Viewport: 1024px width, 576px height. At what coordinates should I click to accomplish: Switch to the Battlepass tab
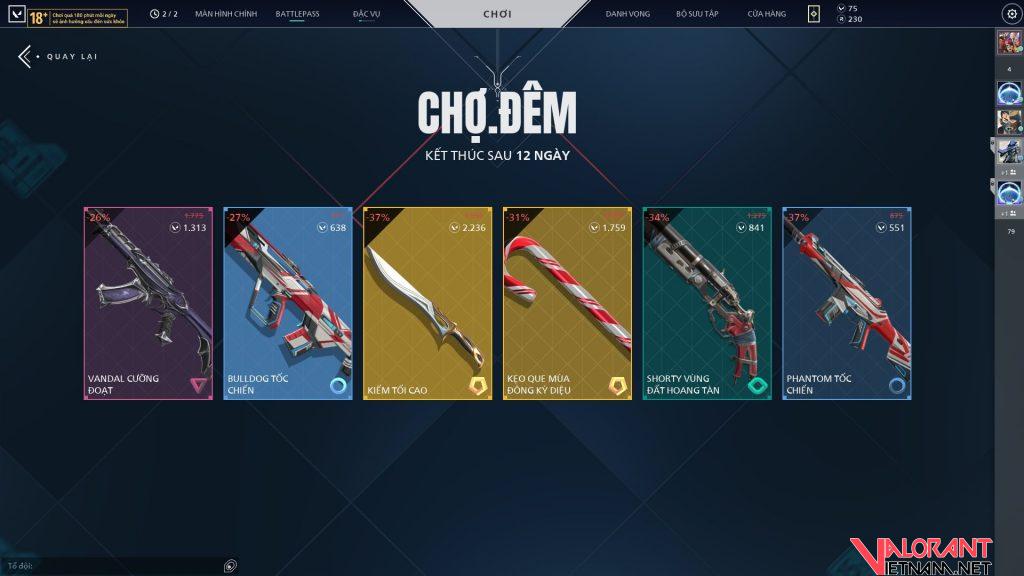(297, 14)
